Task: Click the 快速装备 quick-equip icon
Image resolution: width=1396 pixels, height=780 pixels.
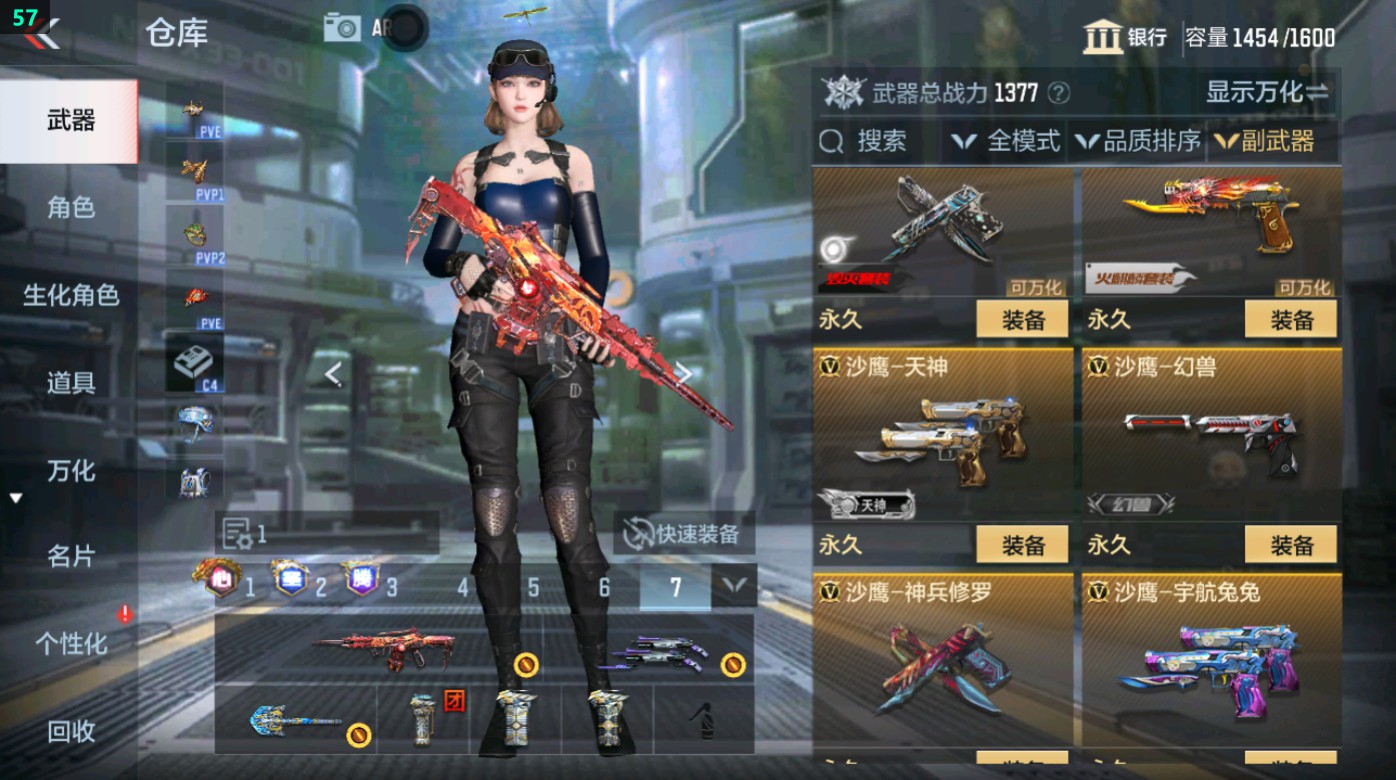Action: (x=637, y=534)
